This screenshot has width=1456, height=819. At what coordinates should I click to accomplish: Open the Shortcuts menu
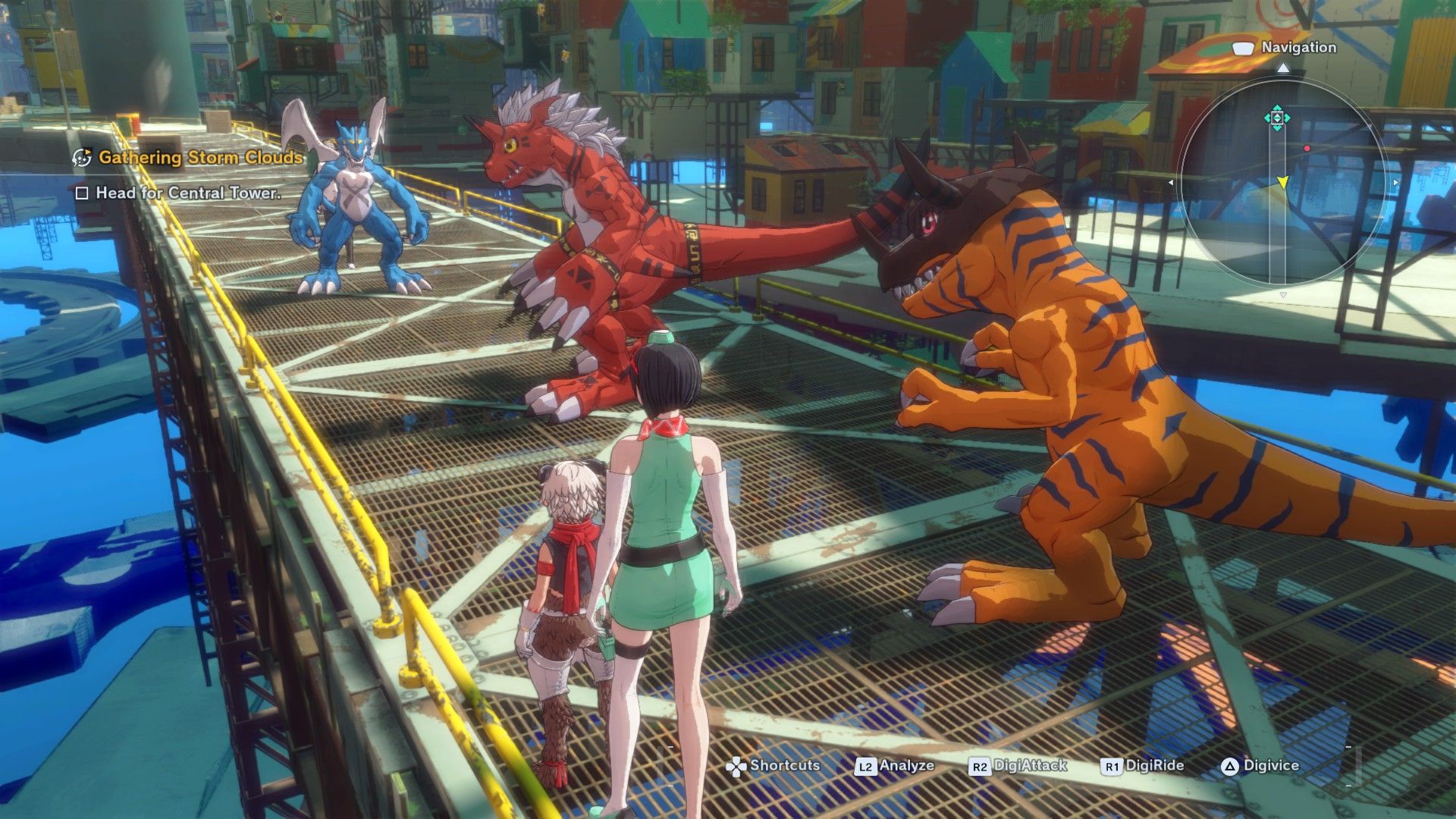pyautogui.click(x=773, y=766)
